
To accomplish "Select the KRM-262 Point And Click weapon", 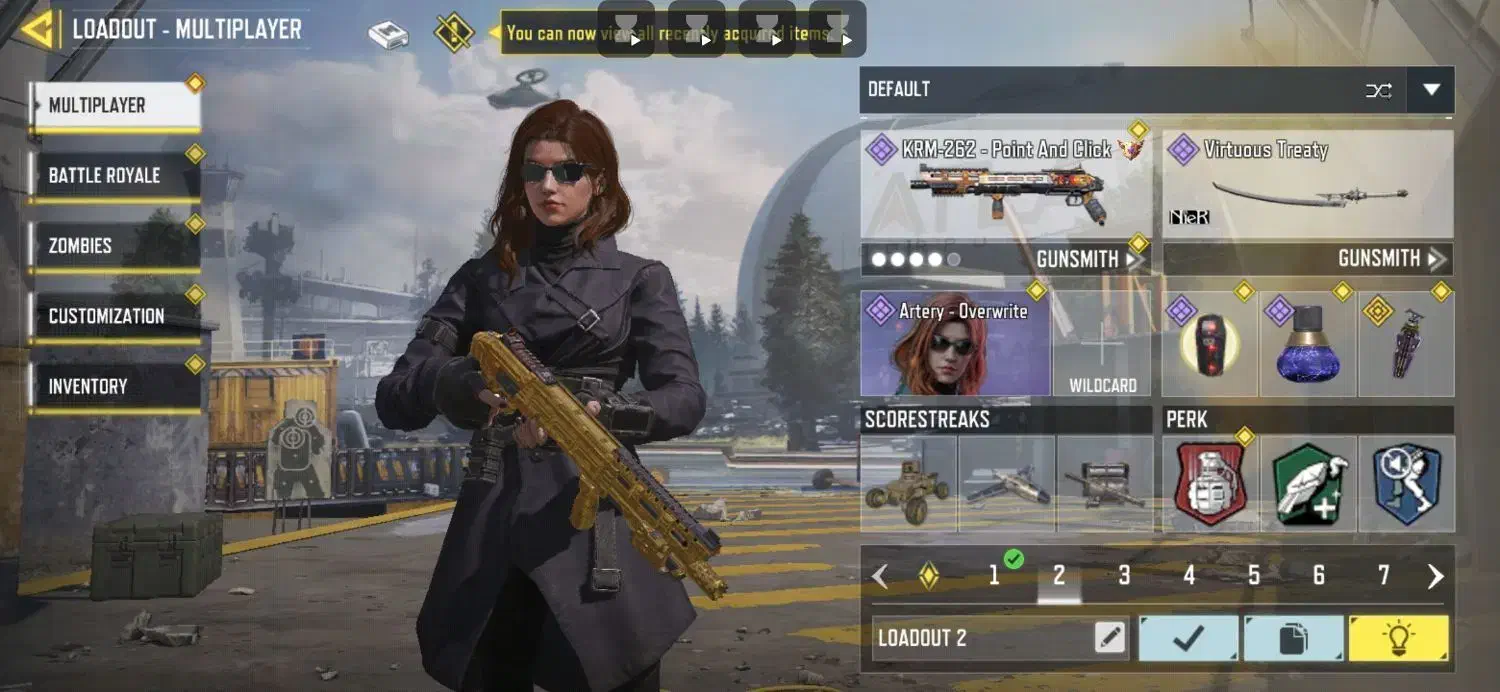I will [x=1005, y=184].
